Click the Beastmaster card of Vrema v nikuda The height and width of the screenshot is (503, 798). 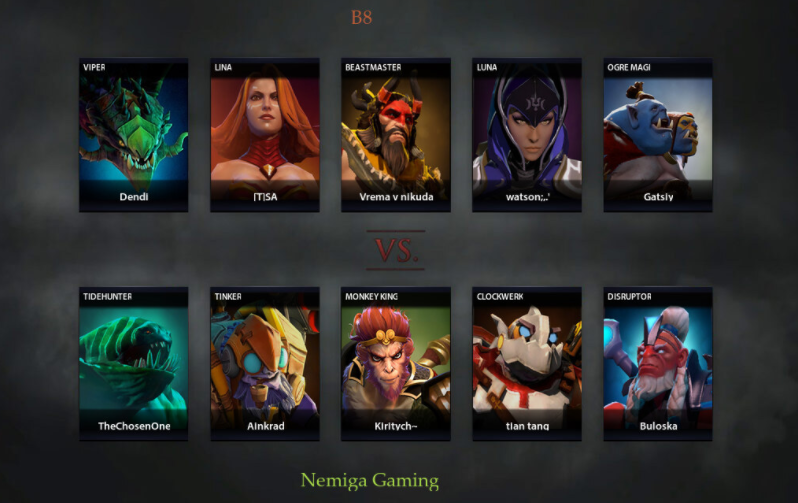coord(396,135)
